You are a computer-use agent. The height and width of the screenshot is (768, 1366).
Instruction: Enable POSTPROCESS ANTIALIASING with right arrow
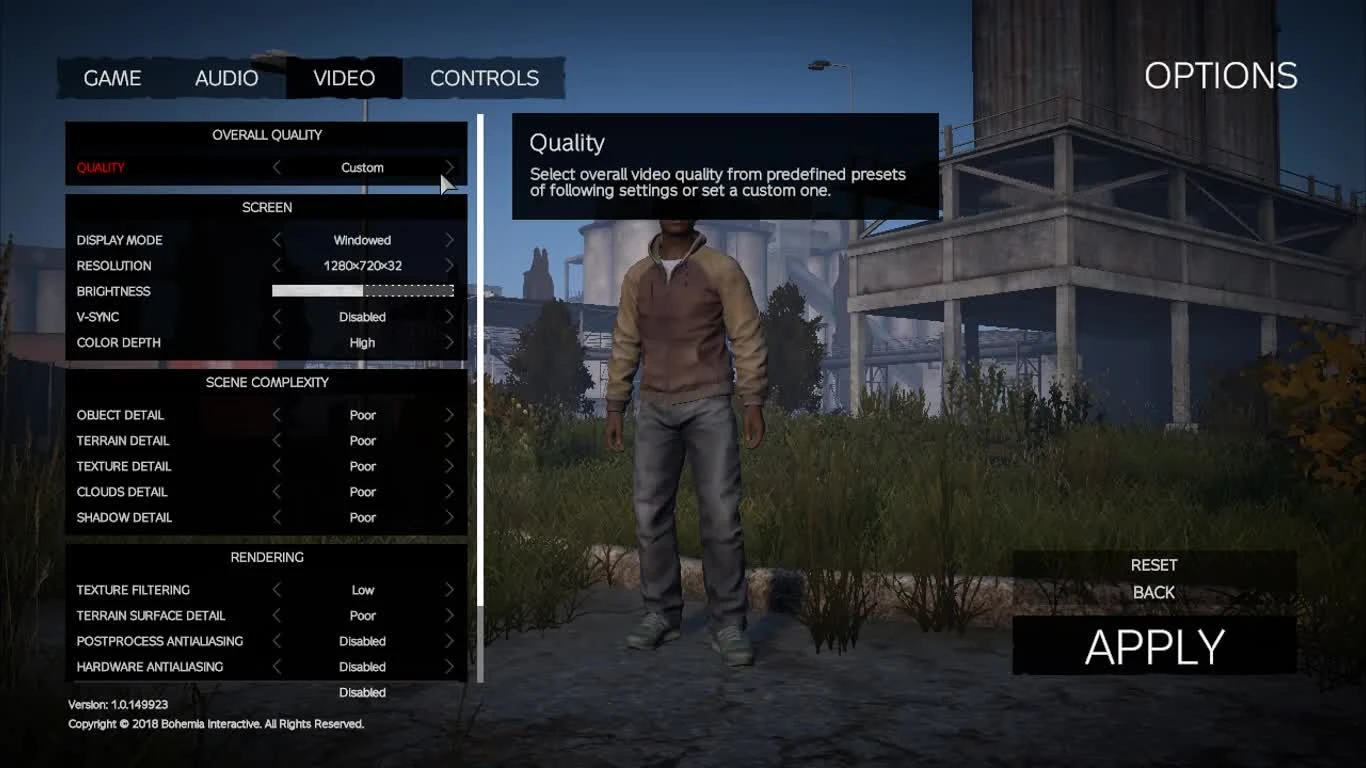click(449, 641)
